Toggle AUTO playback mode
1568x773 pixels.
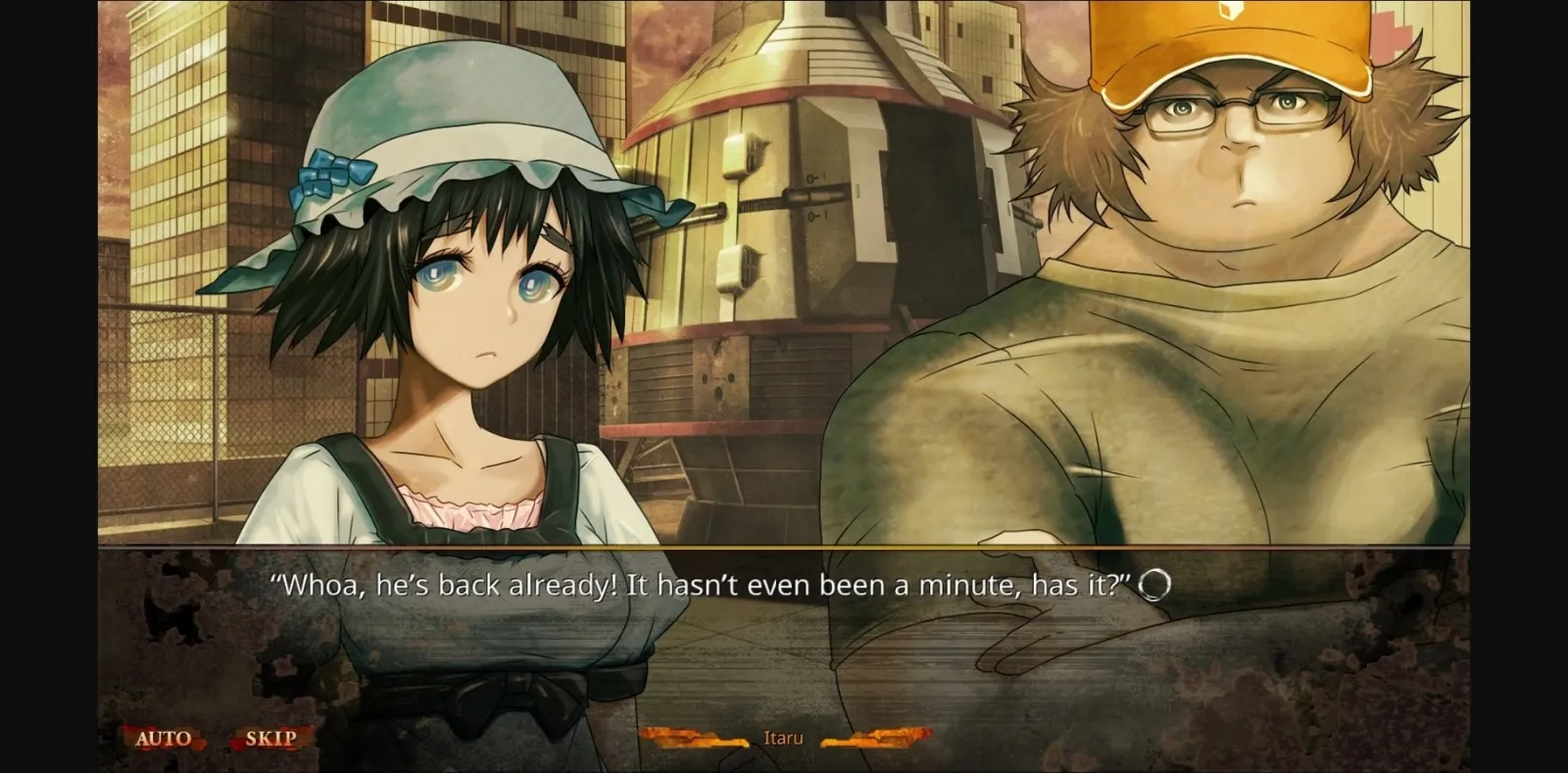pyautogui.click(x=167, y=739)
